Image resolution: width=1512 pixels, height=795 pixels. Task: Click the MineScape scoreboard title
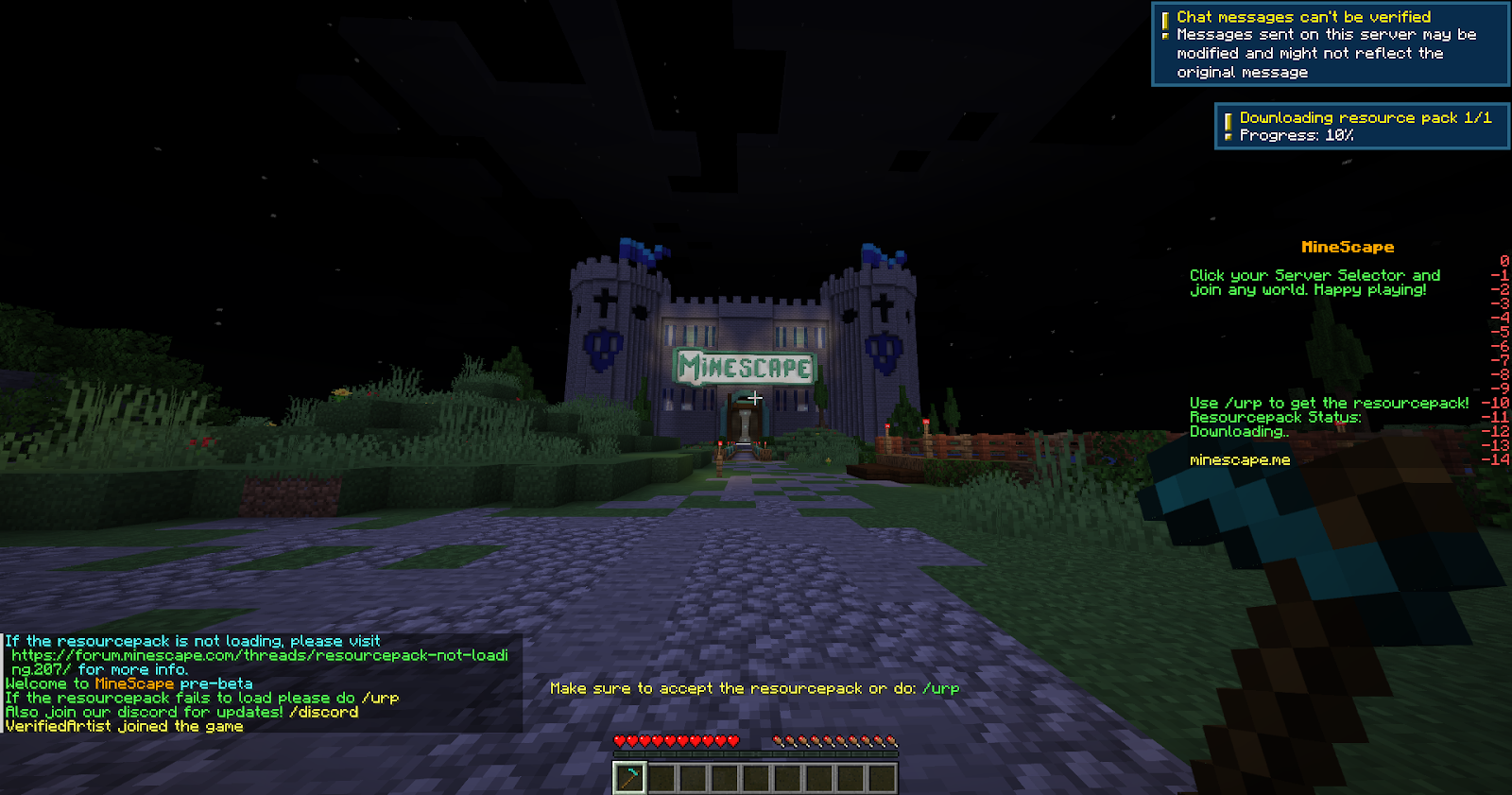coord(1348,247)
